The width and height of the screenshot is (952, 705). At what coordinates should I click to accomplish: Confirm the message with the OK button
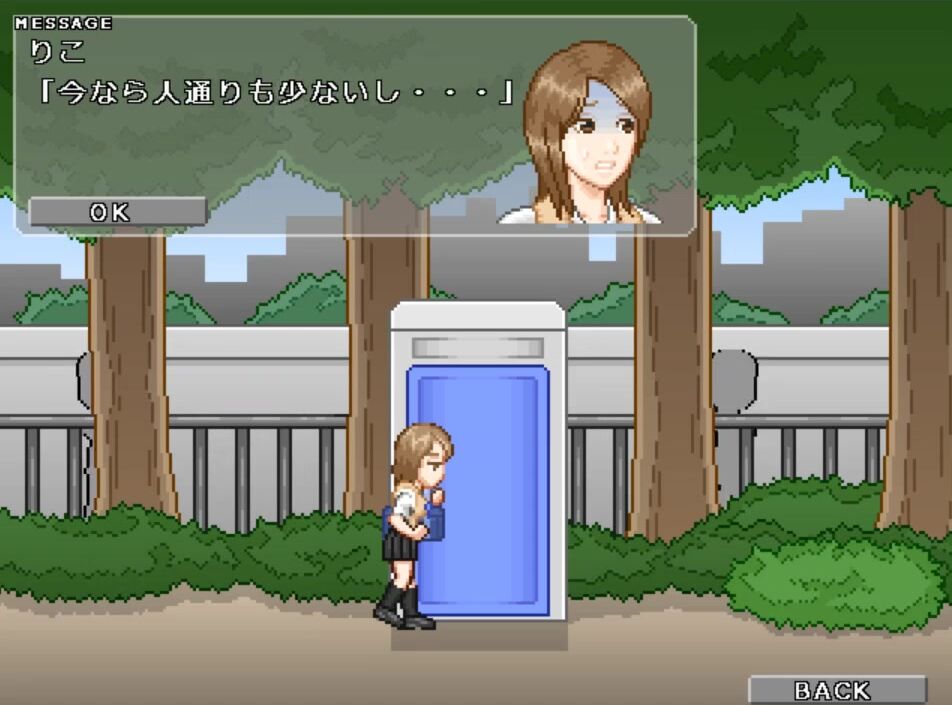117,212
